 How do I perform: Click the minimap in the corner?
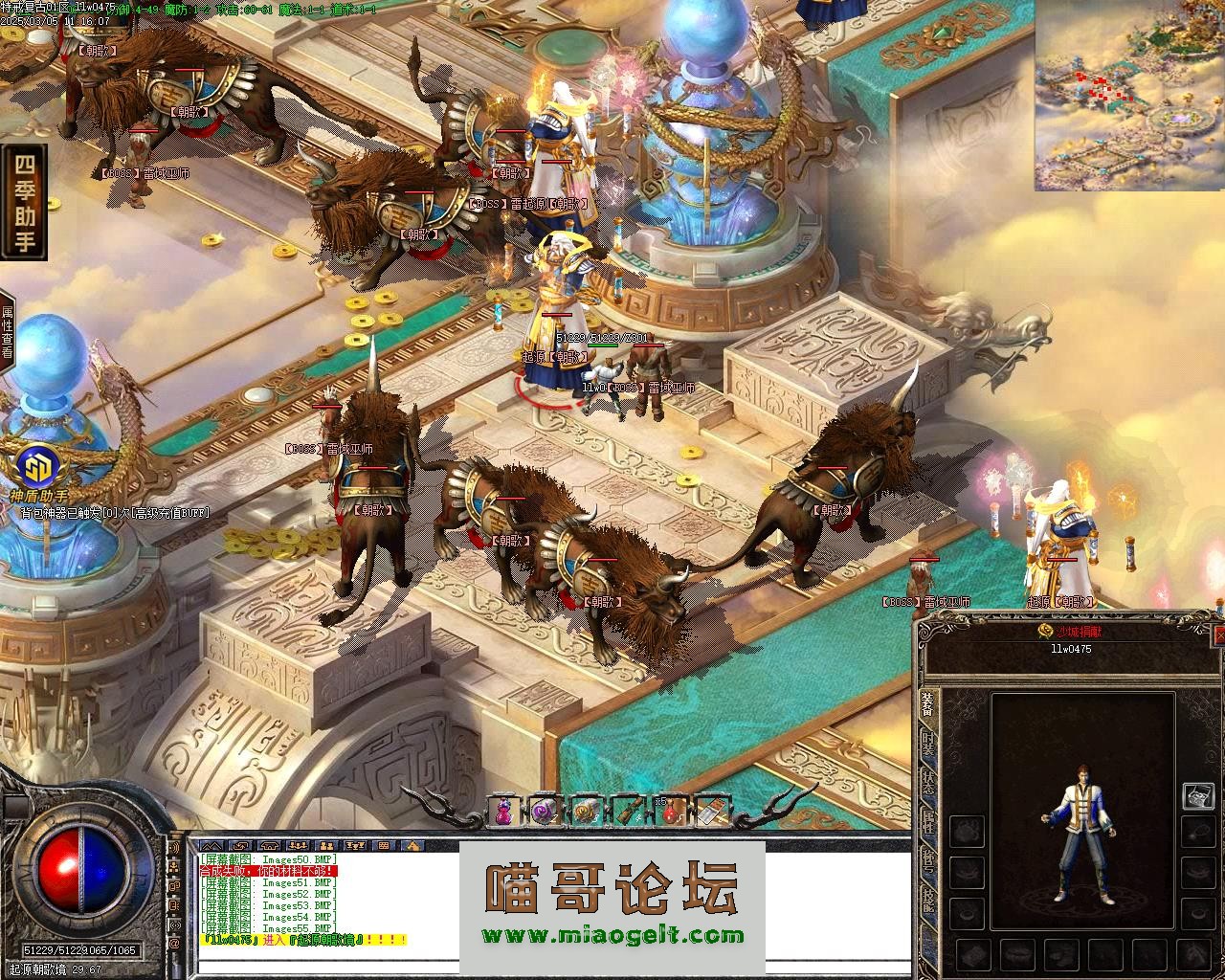point(1129,96)
